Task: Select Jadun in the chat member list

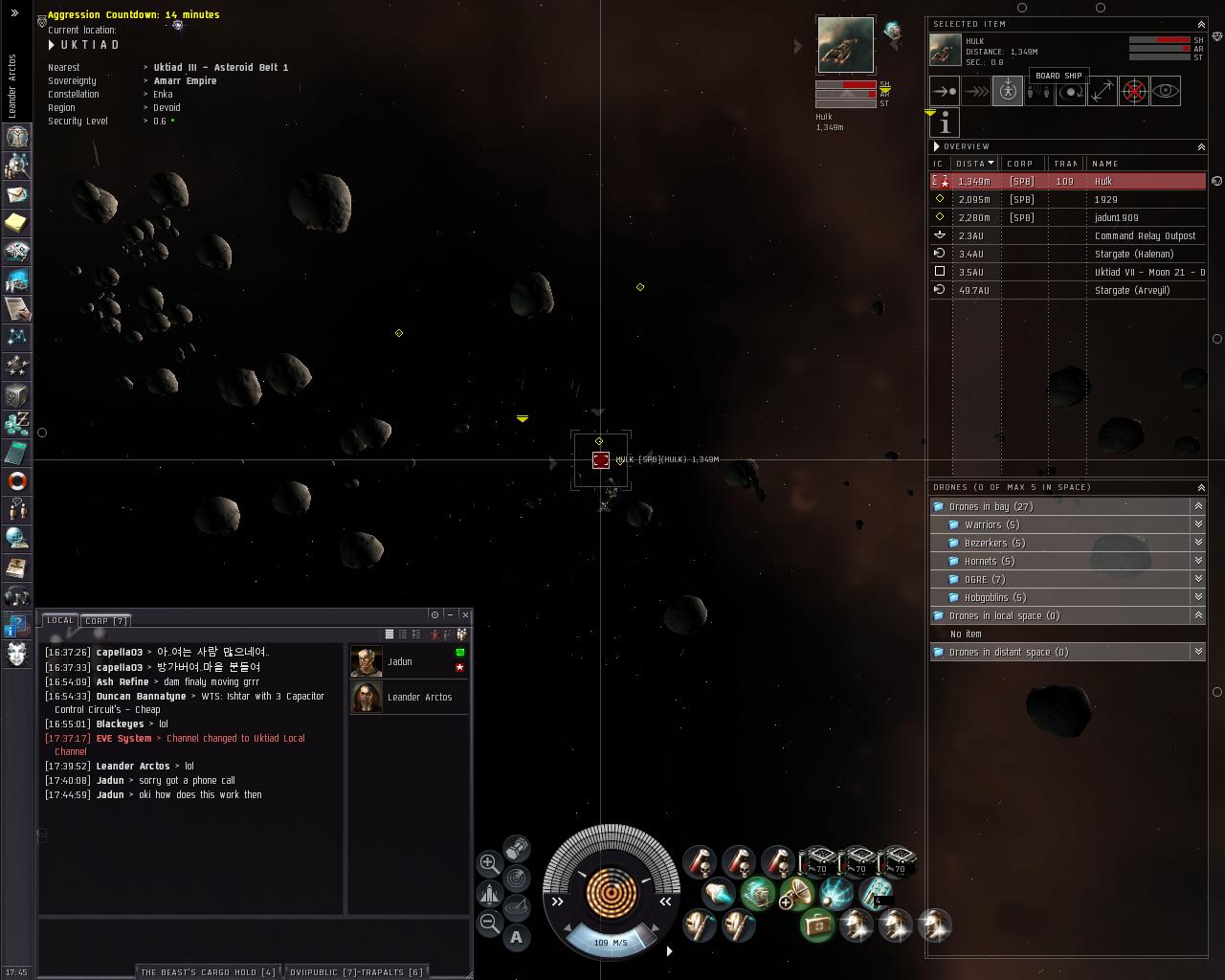Action: tap(400, 661)
